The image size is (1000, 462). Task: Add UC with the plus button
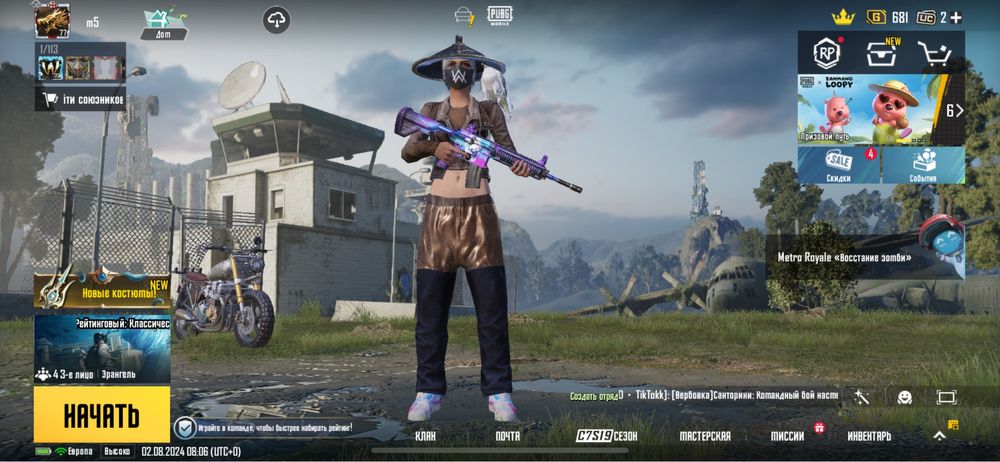tap(957, 17)
